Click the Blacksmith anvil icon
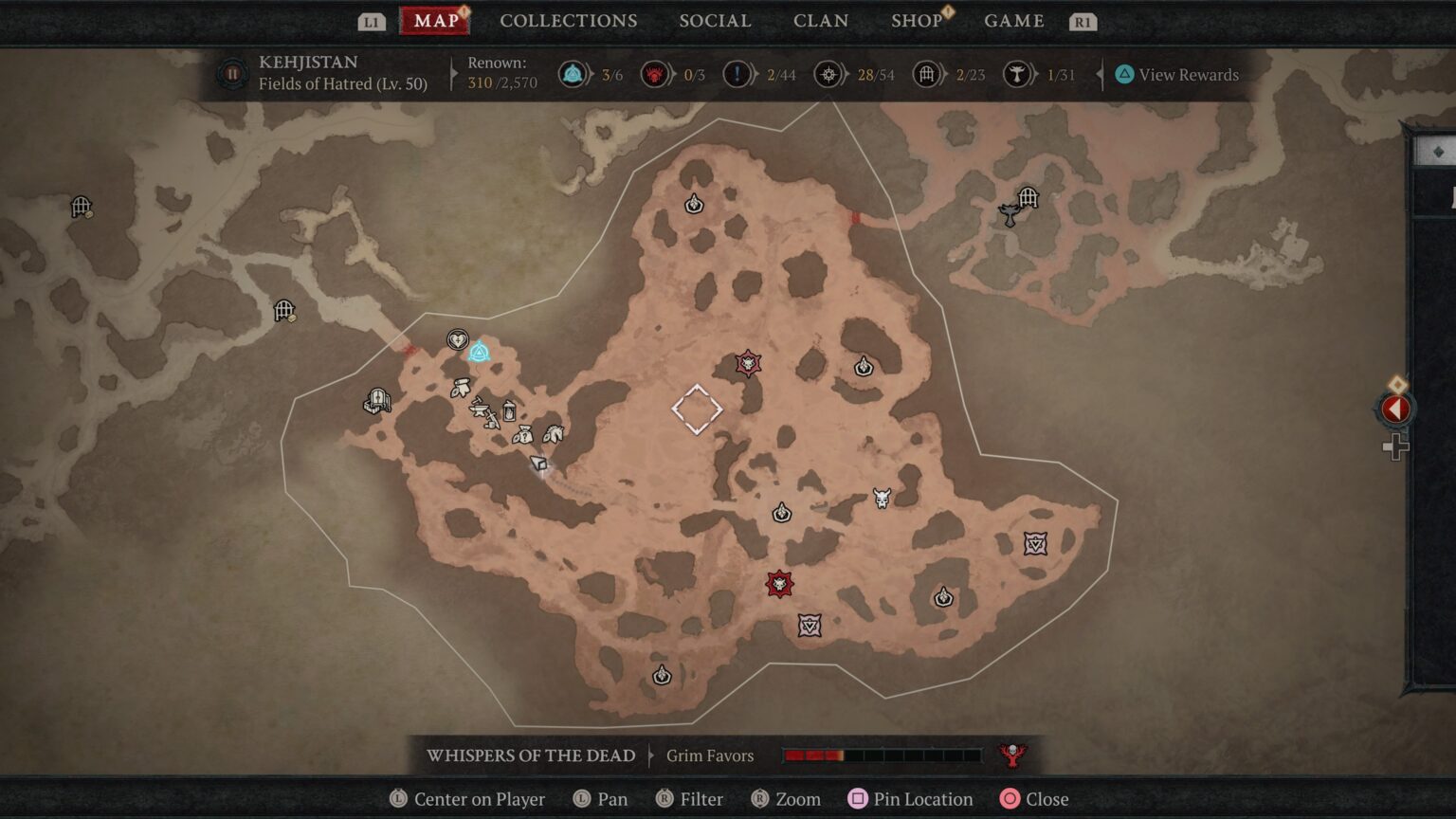1456x819 pixels. [479, 409]
